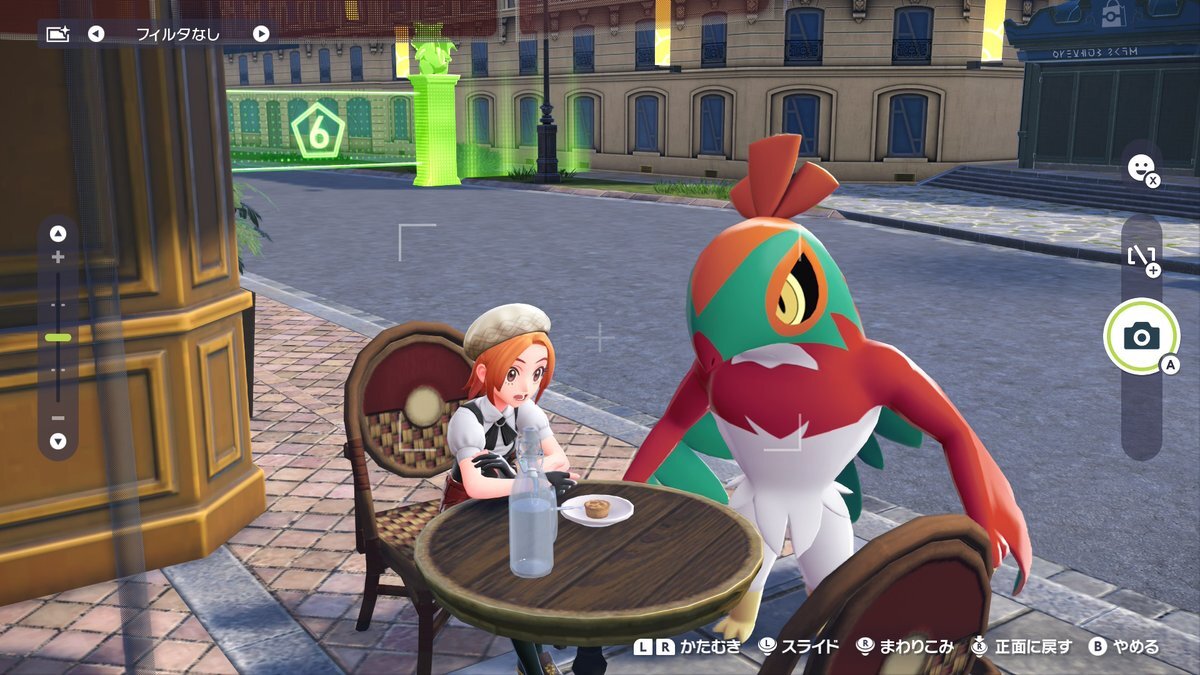Switch to the previous photo filter

[x=96, y=34]
